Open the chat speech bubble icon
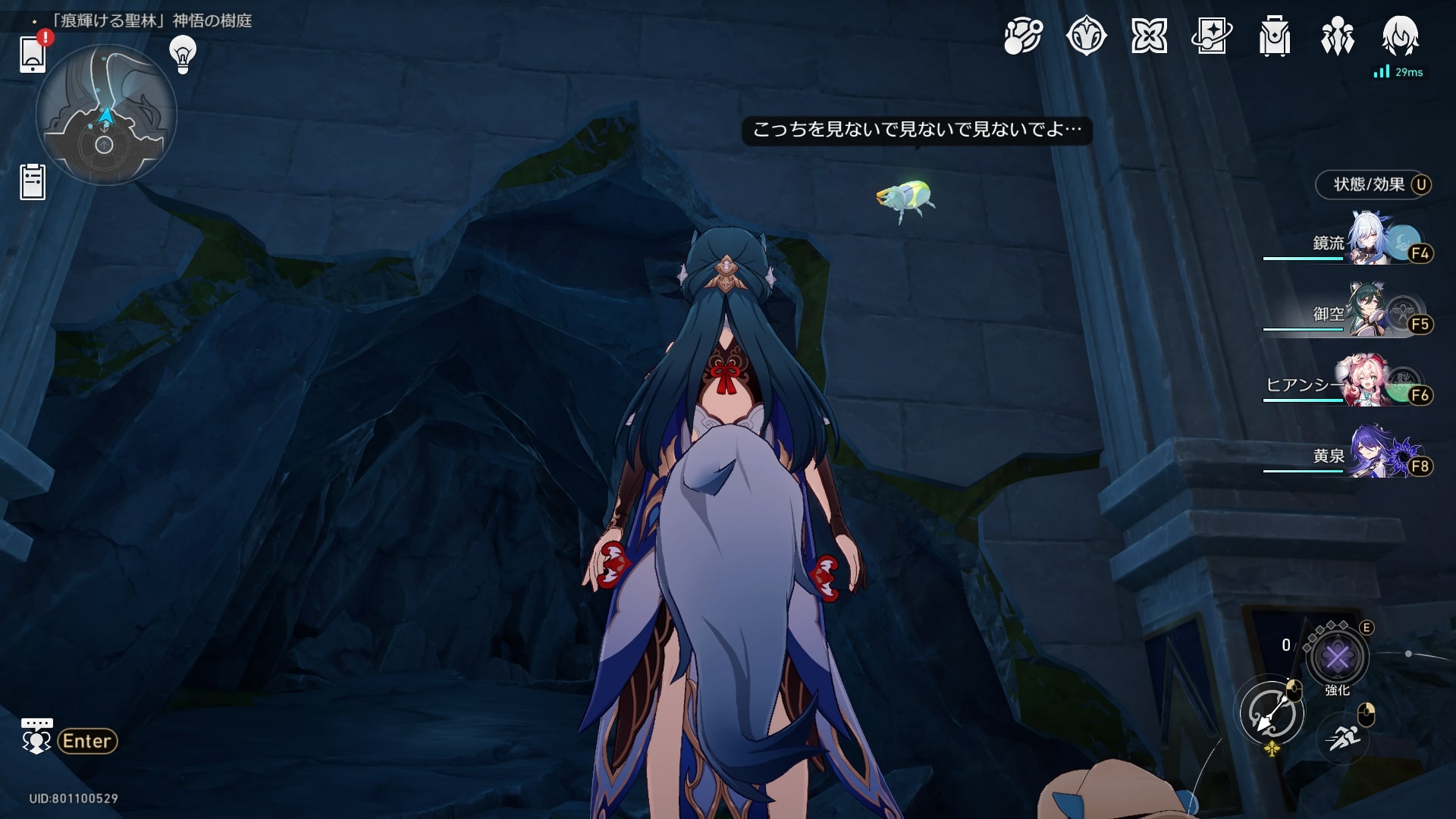 point(36,737)
